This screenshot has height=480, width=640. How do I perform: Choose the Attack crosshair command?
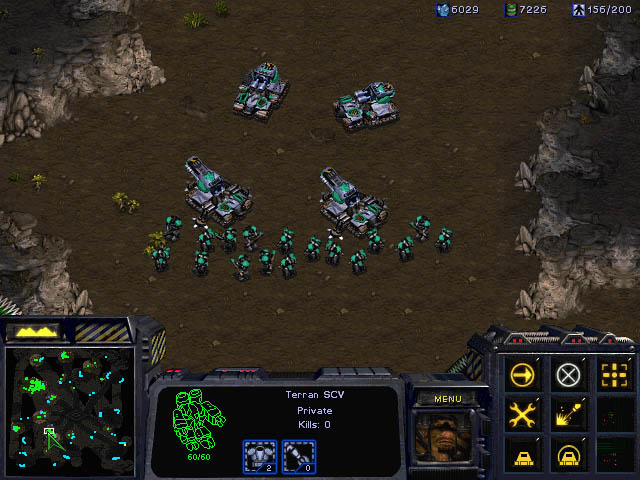613,375
